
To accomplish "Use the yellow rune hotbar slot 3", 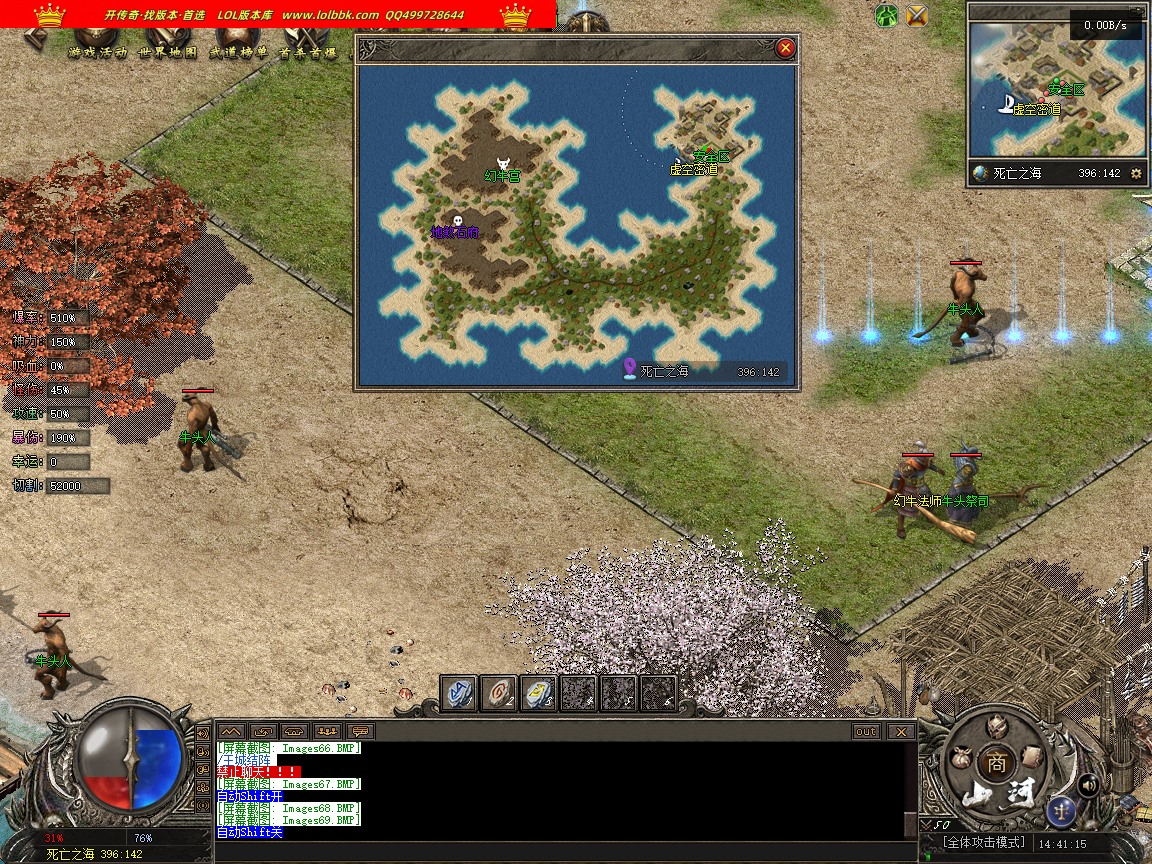I will click(x=538, y=693).
